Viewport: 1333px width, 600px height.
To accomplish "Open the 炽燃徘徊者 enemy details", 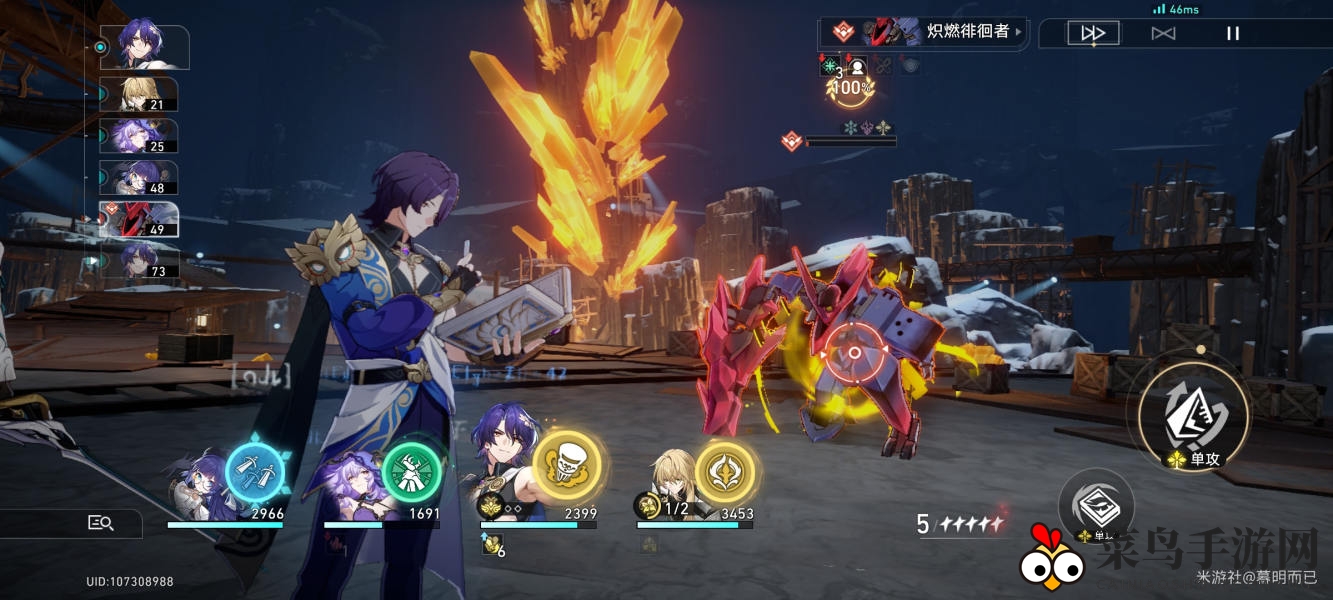I will pos(923,32).
